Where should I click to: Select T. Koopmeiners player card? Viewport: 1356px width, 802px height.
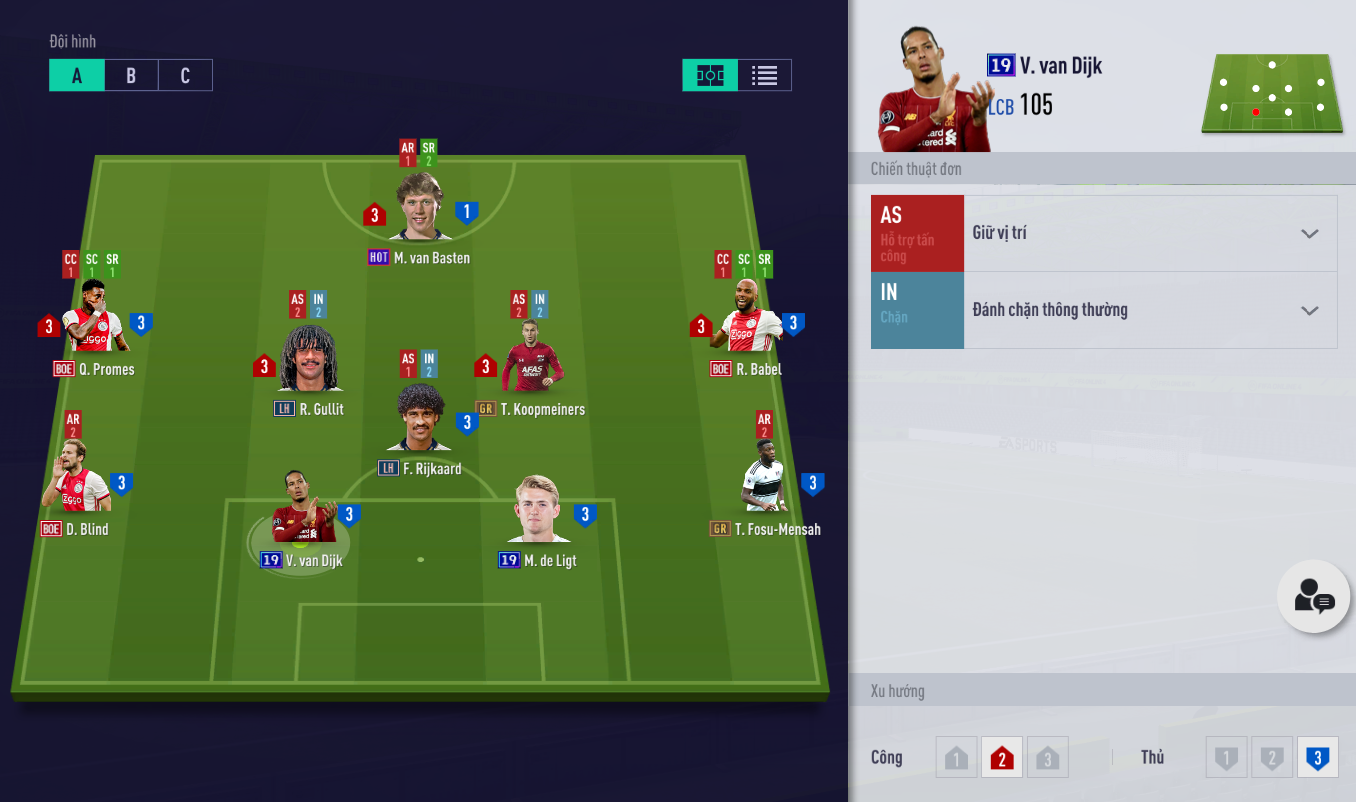[x=531, y=362]
